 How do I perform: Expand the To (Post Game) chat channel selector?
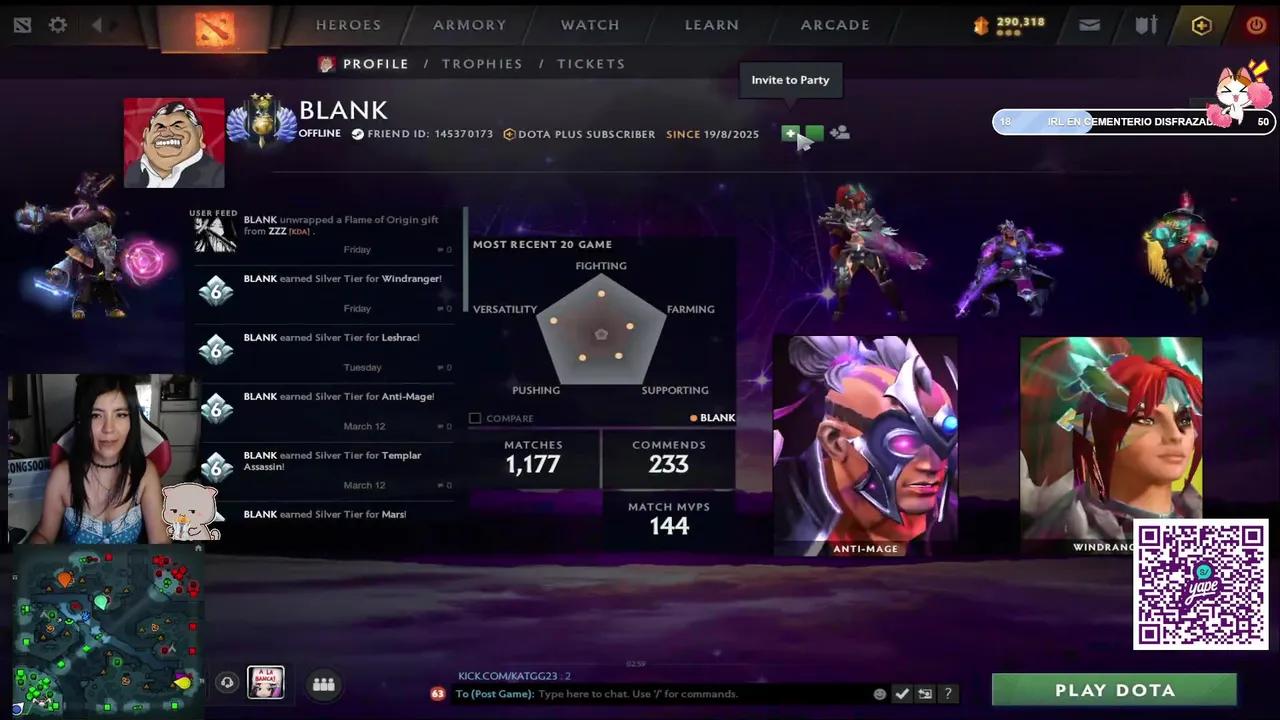pyautogui.click(x=494, y=693)
